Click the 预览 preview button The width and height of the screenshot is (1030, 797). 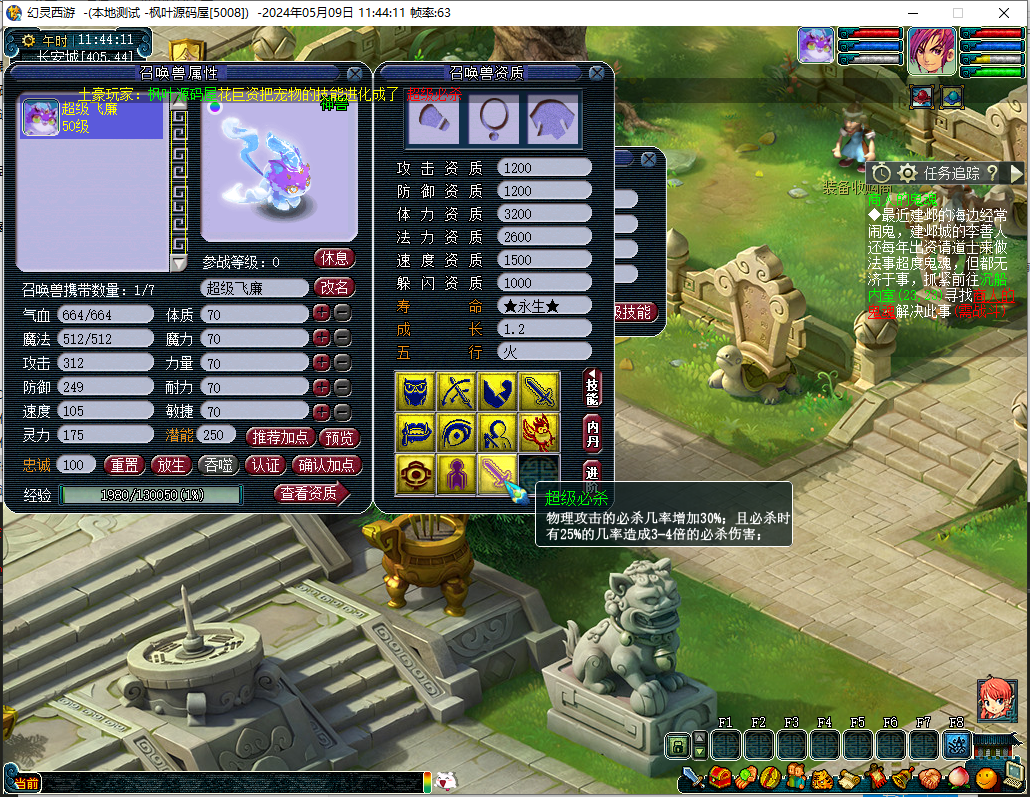[339, 437]
